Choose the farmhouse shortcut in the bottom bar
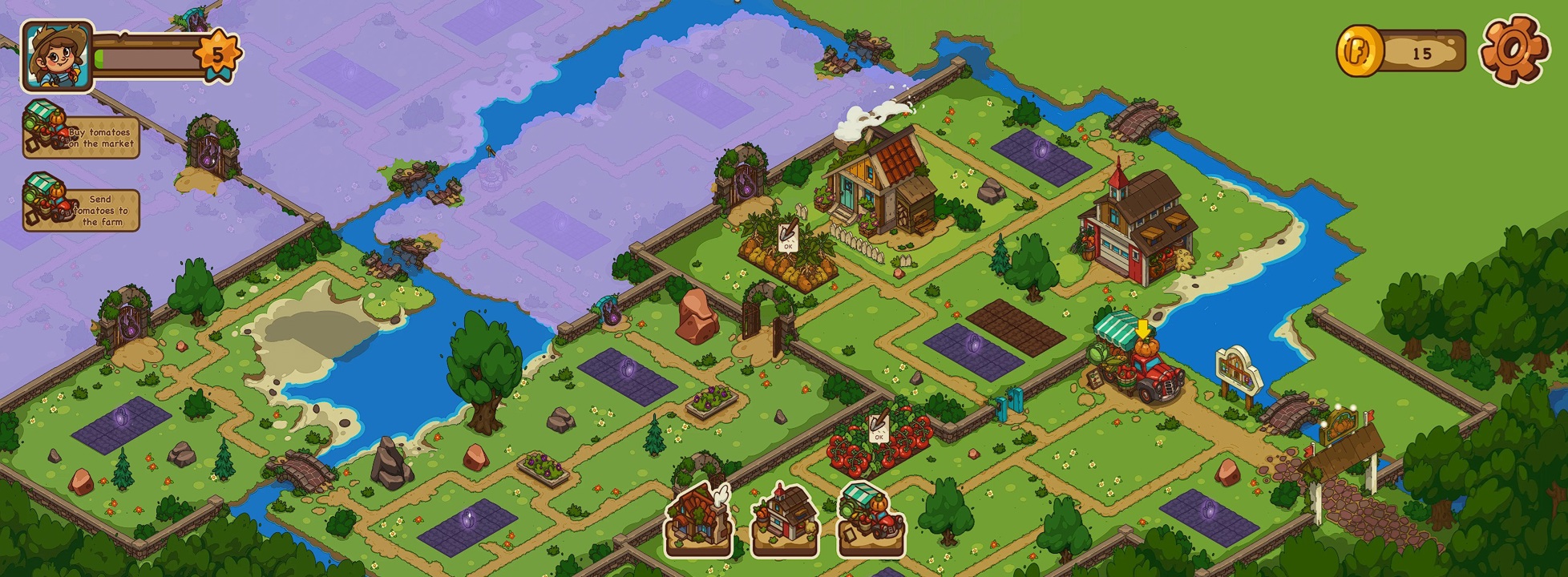This screenshot has width=1568, height=577. coord(699,520)
